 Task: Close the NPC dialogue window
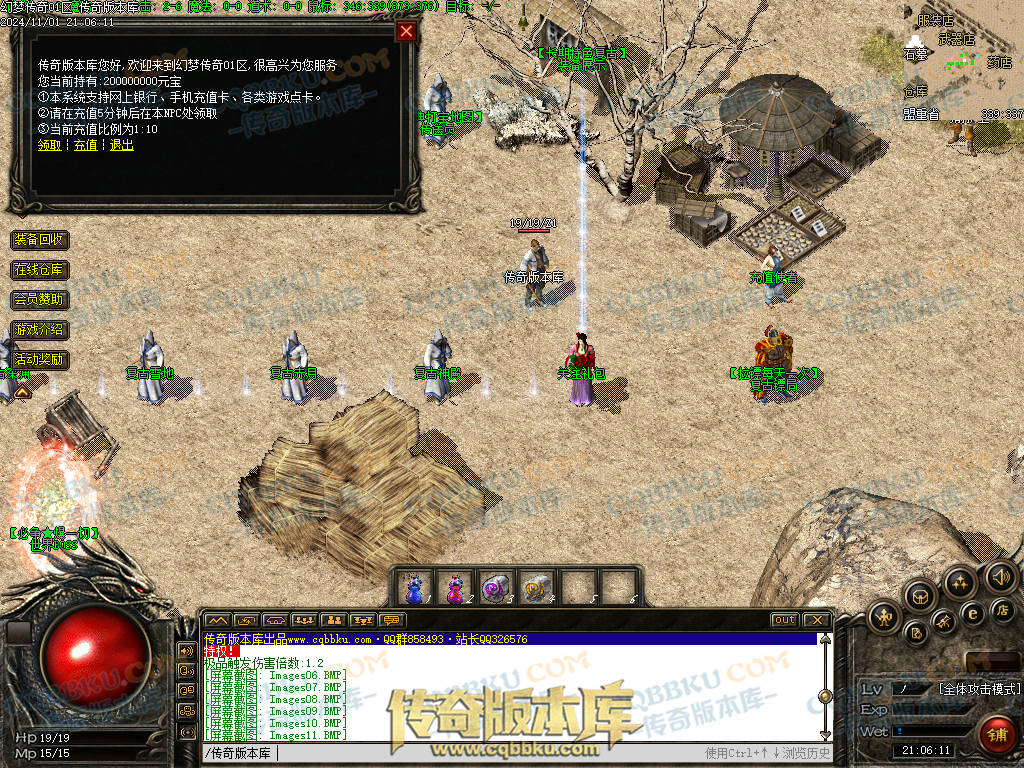(x=406, y=31)
